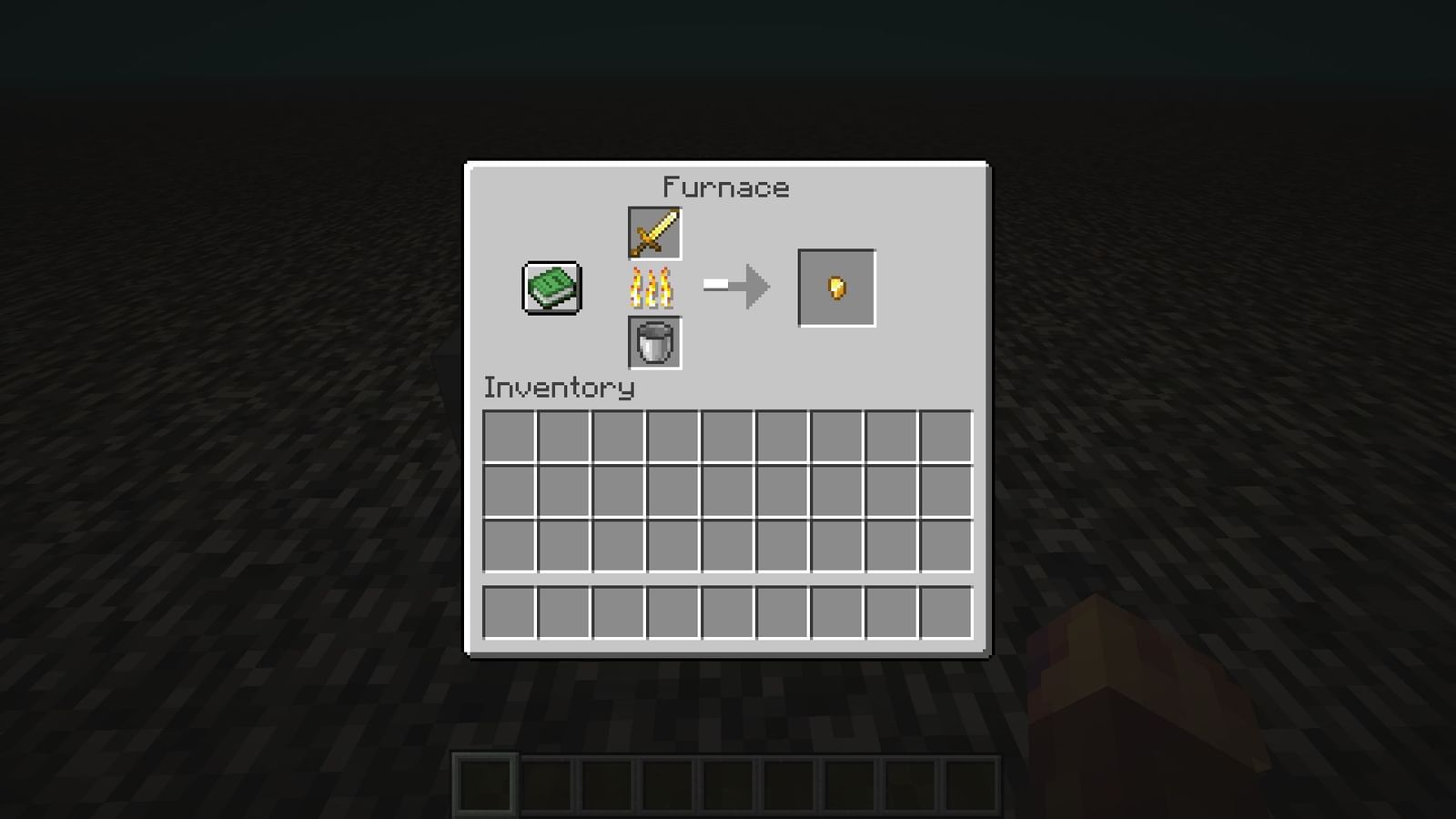Click the burning flames fuel indicator
The image size is (1456, 819).
[654, 288]
